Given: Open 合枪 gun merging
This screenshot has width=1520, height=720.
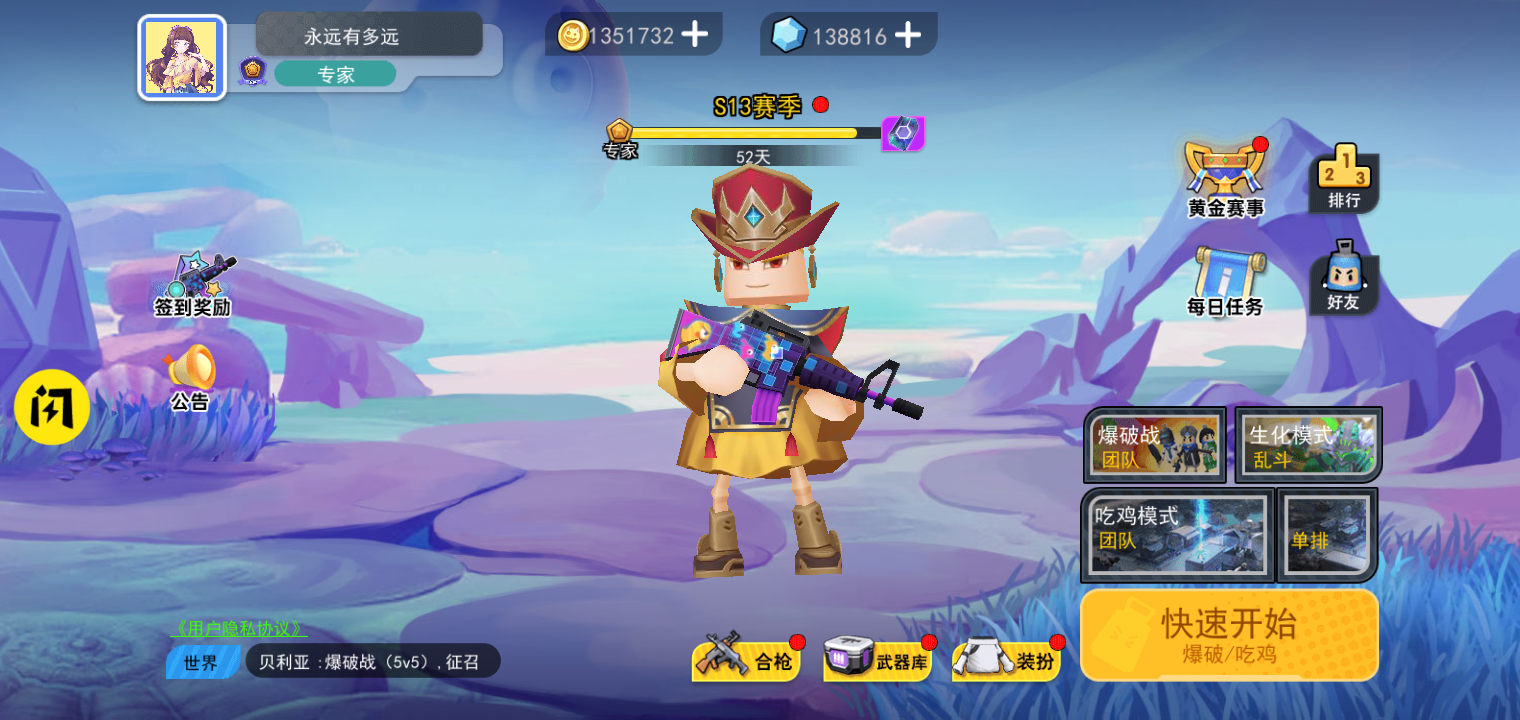Looking at the screenshot, I should (x=746, y=660).
